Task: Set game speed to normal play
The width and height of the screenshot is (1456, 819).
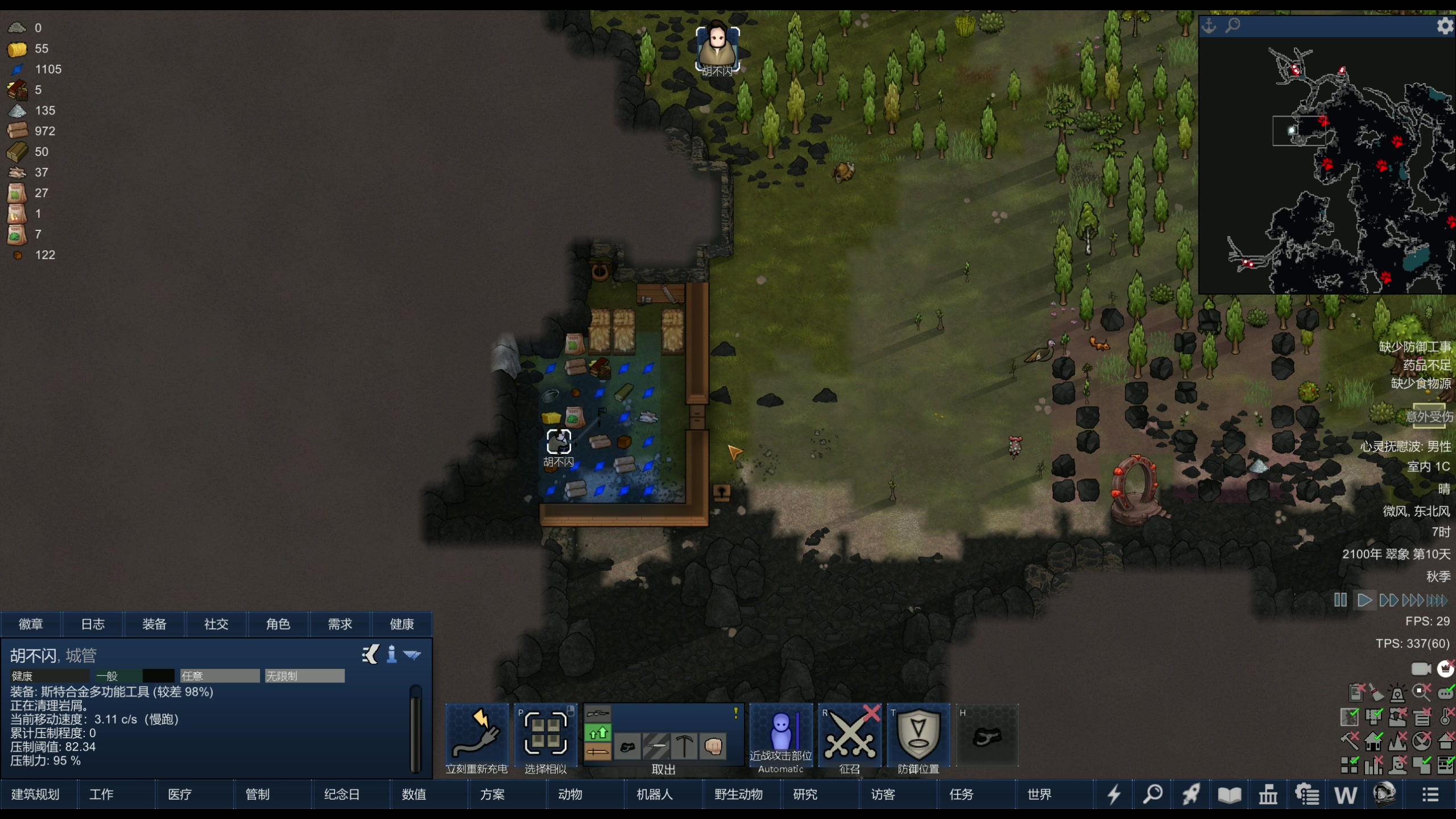Action: pos(1364,600)
